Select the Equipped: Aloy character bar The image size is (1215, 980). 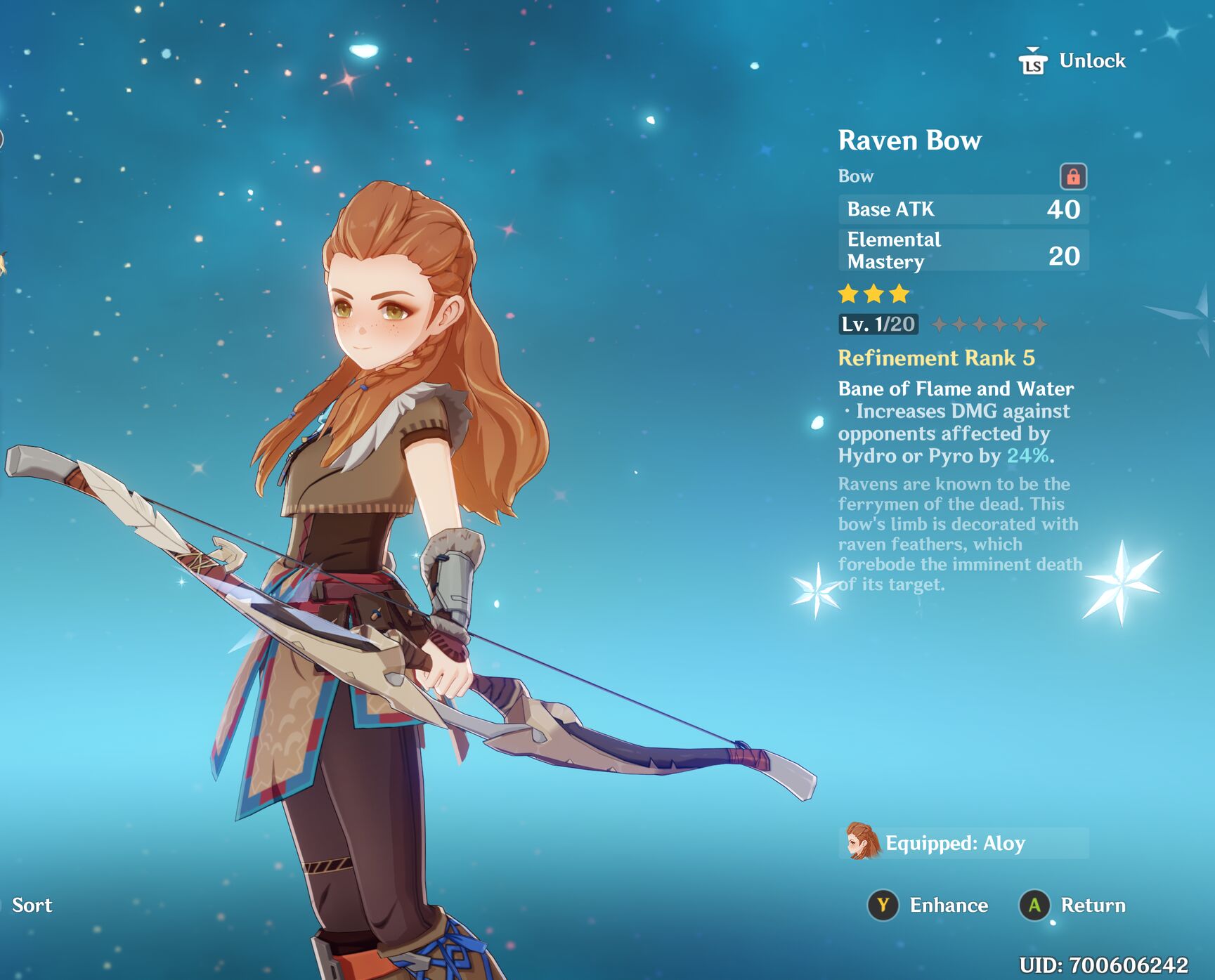(963, 843)
